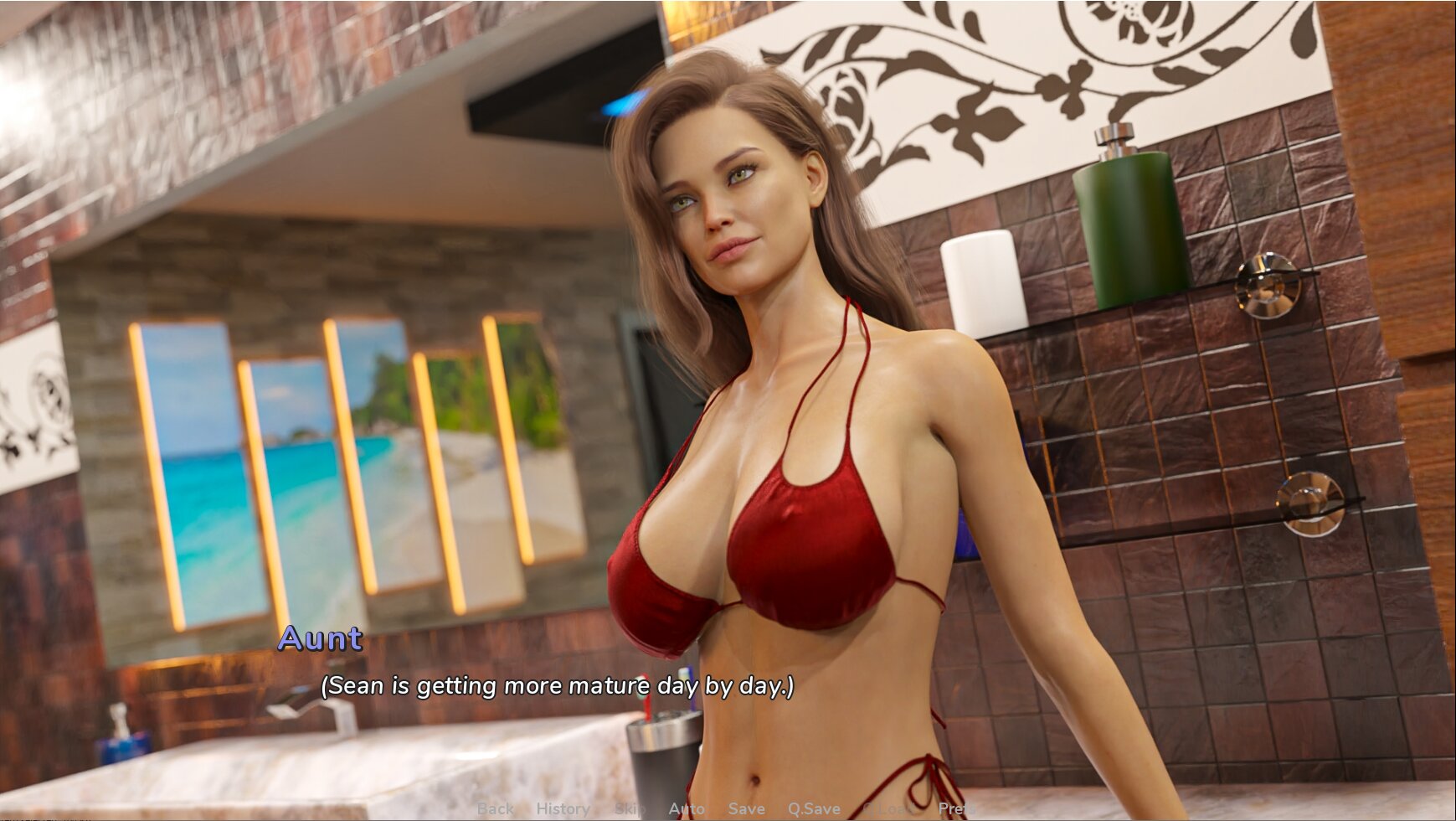This screenshot has width=1456, height=821.
Task: Go back one dialogue line
Action: [495, 808]
